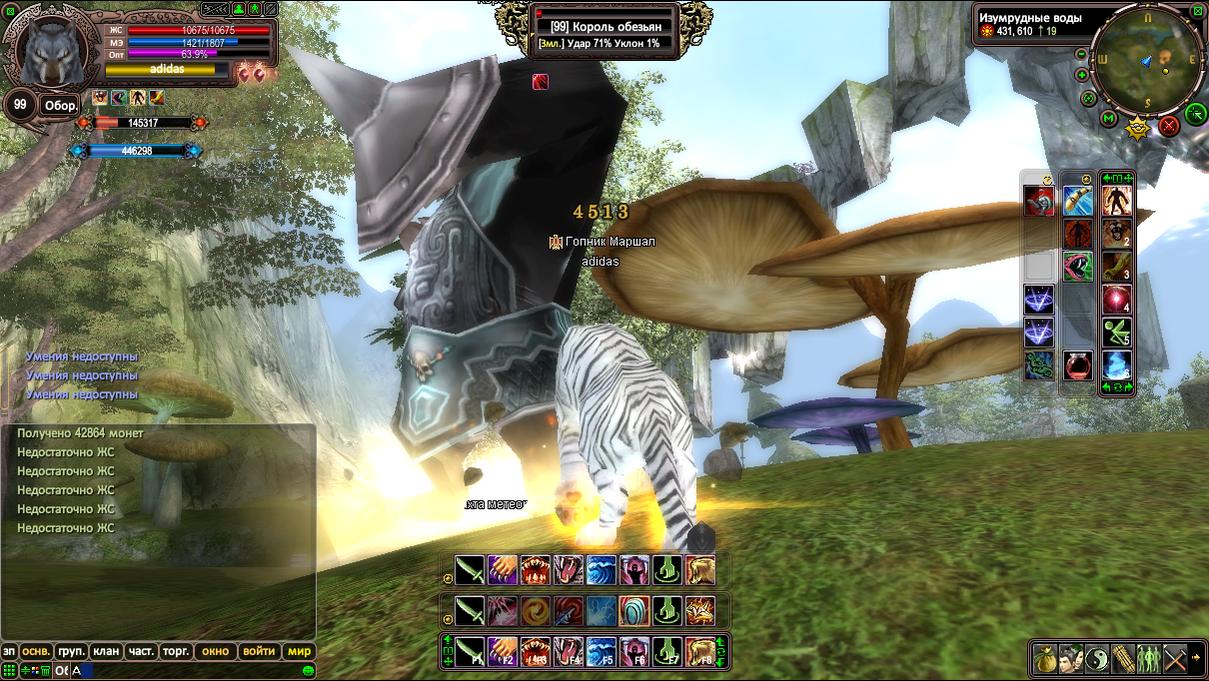
Task: Open the world map with the green M button
Action: pos(1108,119)
